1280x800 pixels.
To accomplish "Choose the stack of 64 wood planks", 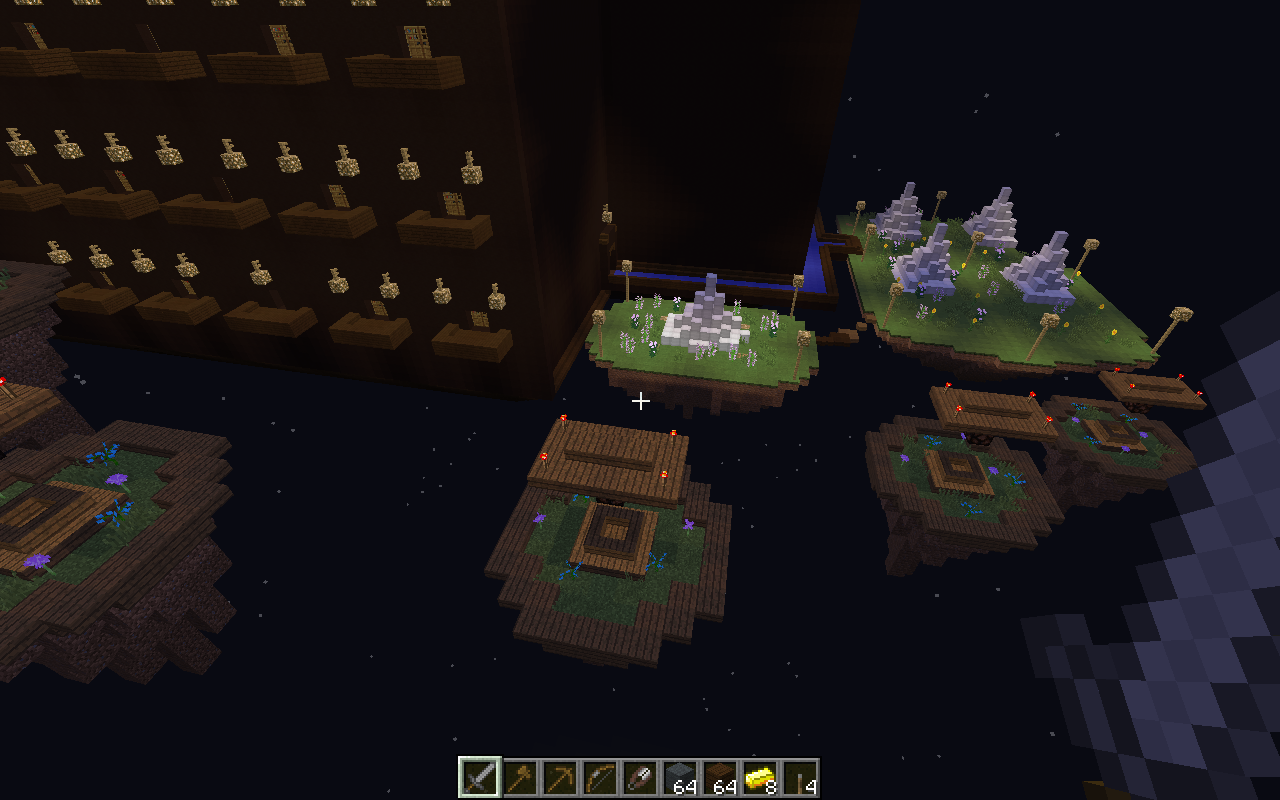I will point(719,778).
